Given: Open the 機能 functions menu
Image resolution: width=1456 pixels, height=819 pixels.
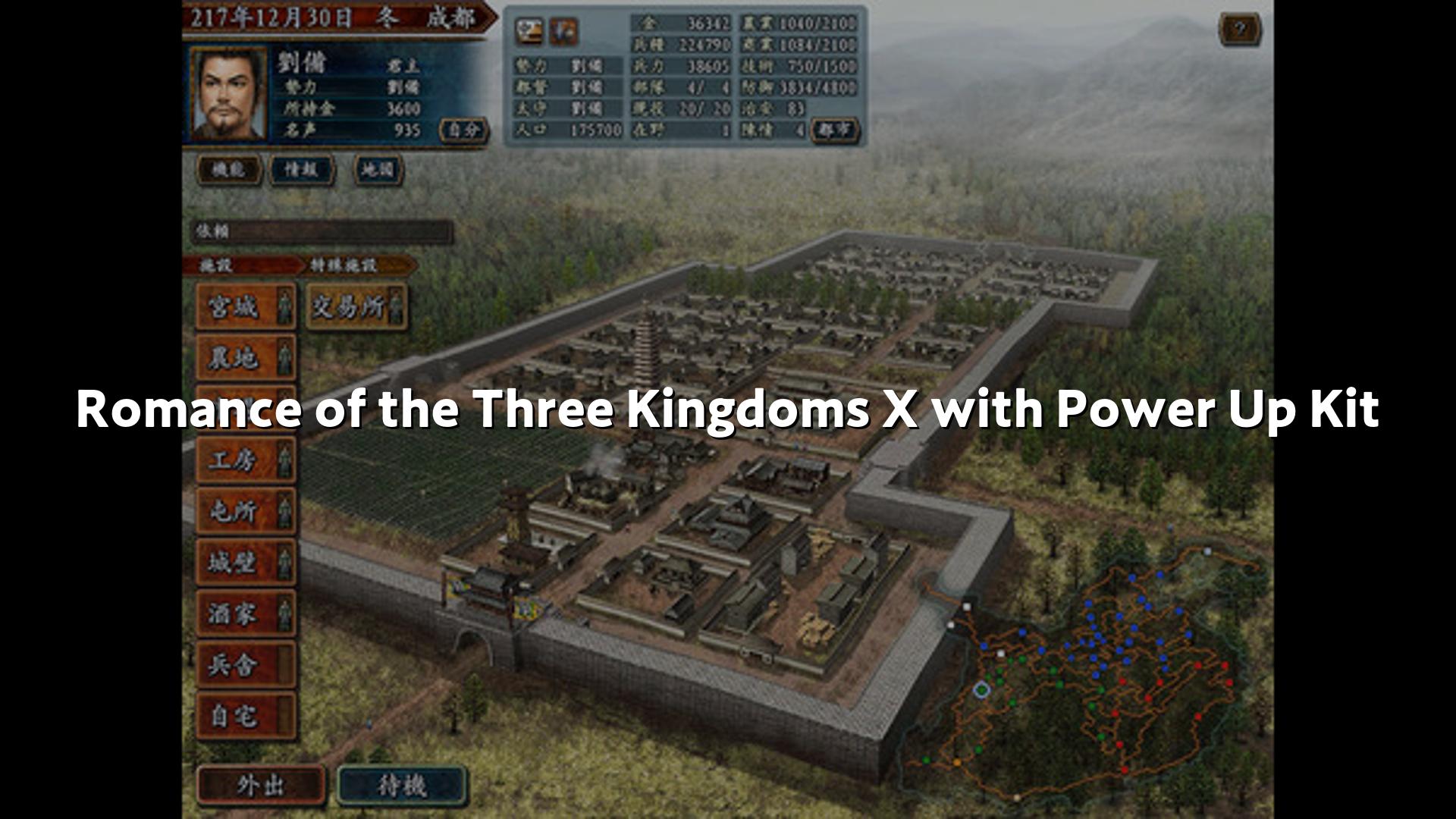Looking at the screenshot, I should pyautogui.click(x=229, y=169).
